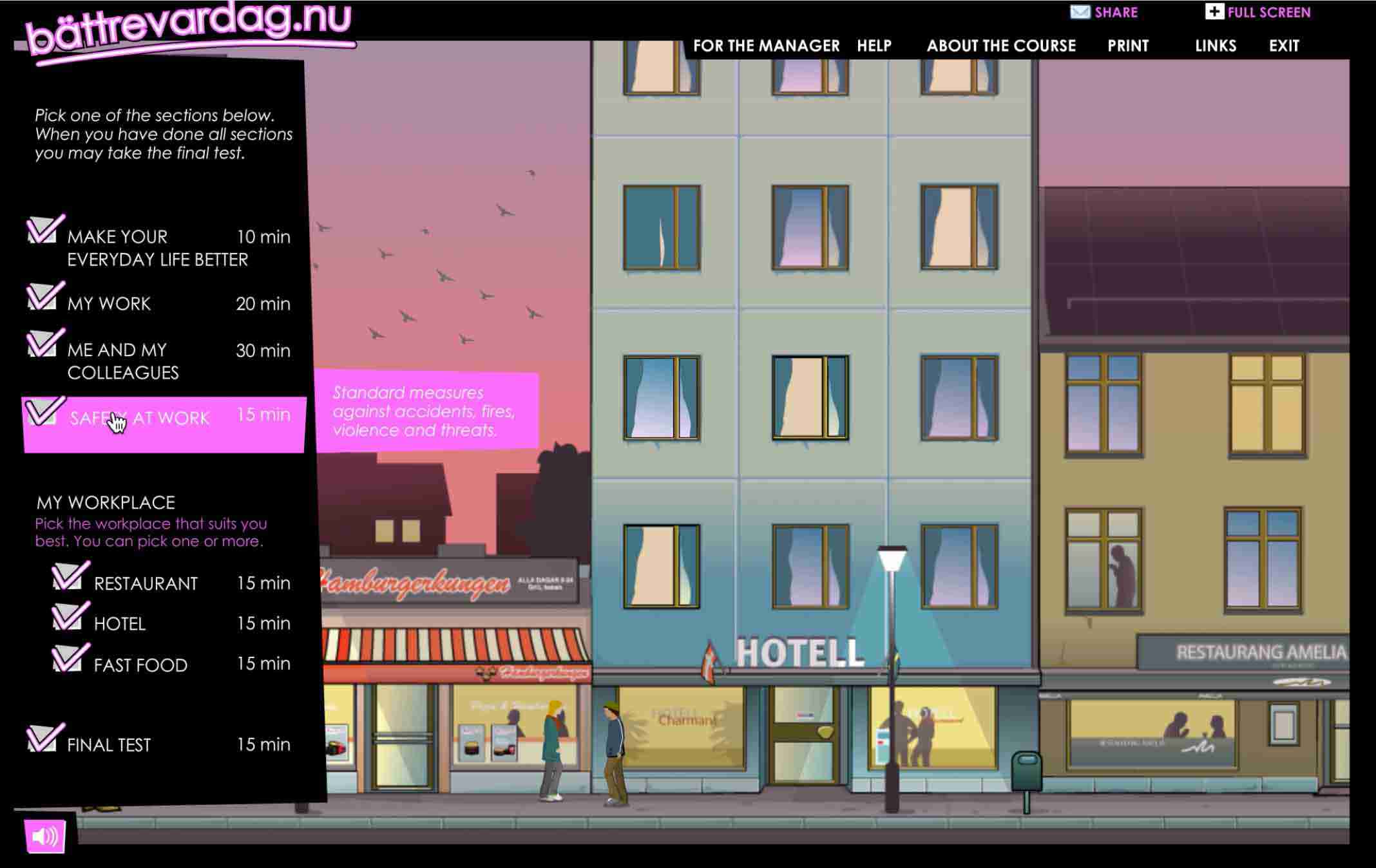Select the My Work section
The height and width of the screenshot is (868, 1376).
pyautogui.click(x=110, y=303)
